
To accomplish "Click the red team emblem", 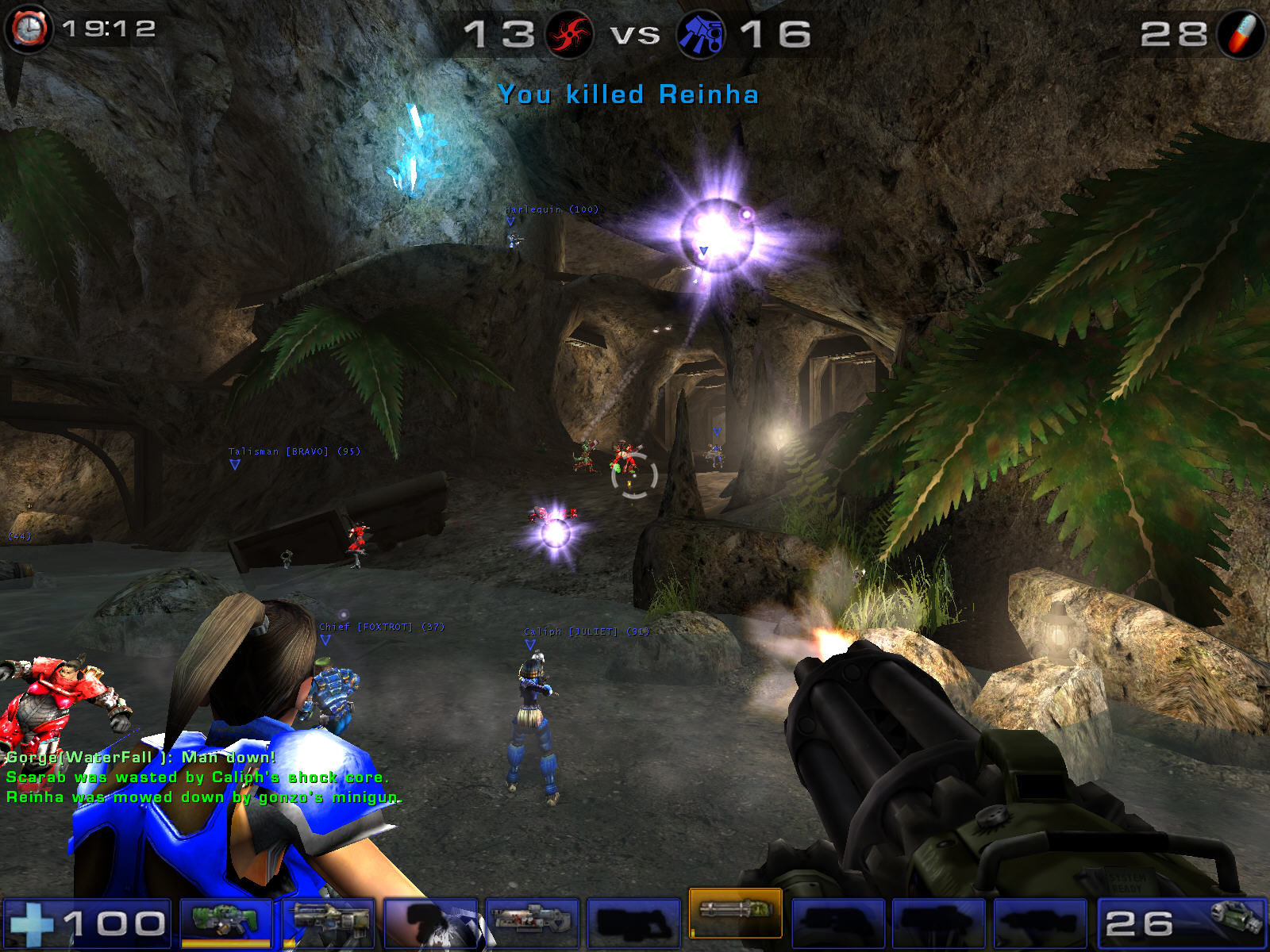I will coord(569,34).
